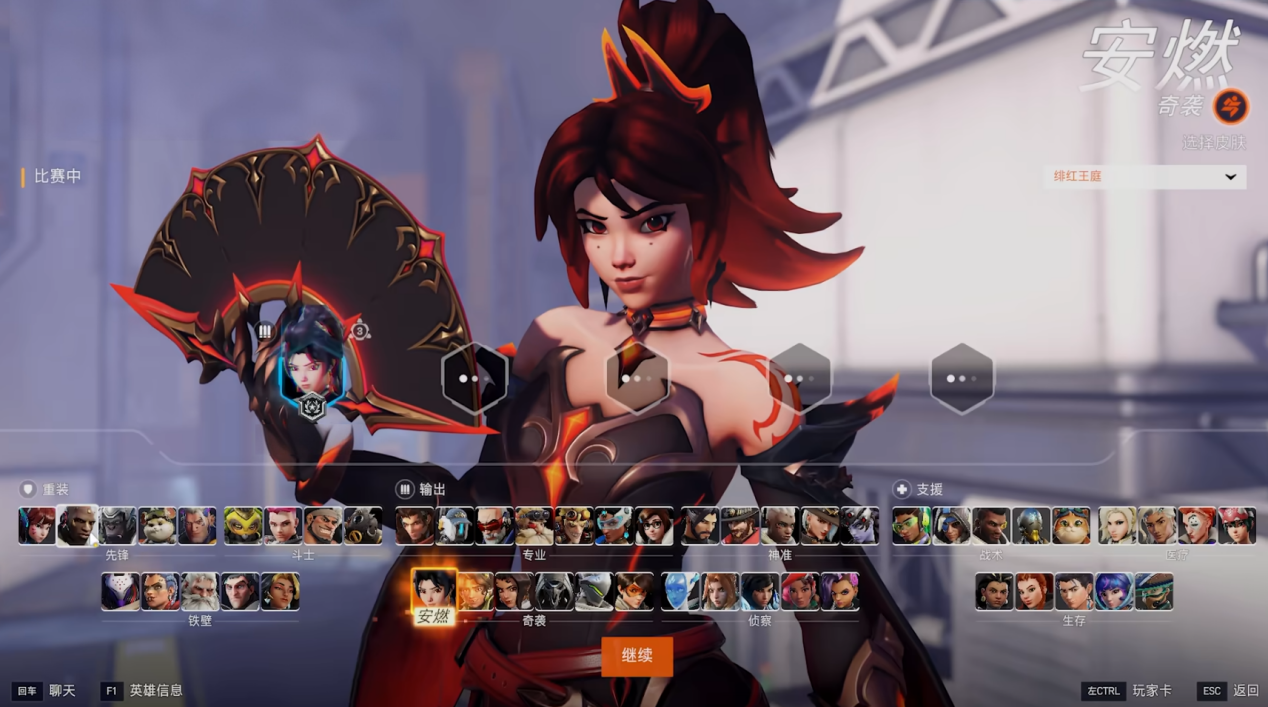Choose the Reinhardt white-bearded portrait
This screenshot has width=1268, height=707.
click(x=200, y=592)
